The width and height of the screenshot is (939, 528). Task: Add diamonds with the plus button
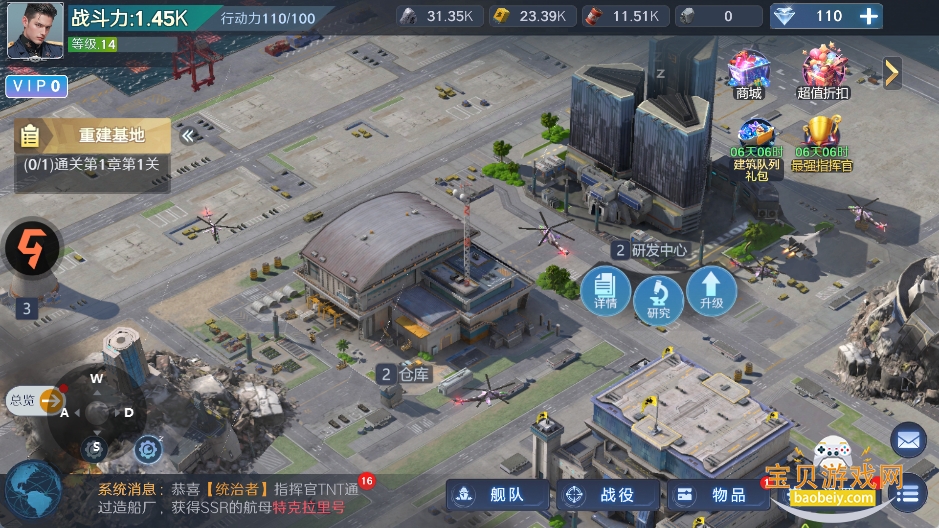pos(869,16)
